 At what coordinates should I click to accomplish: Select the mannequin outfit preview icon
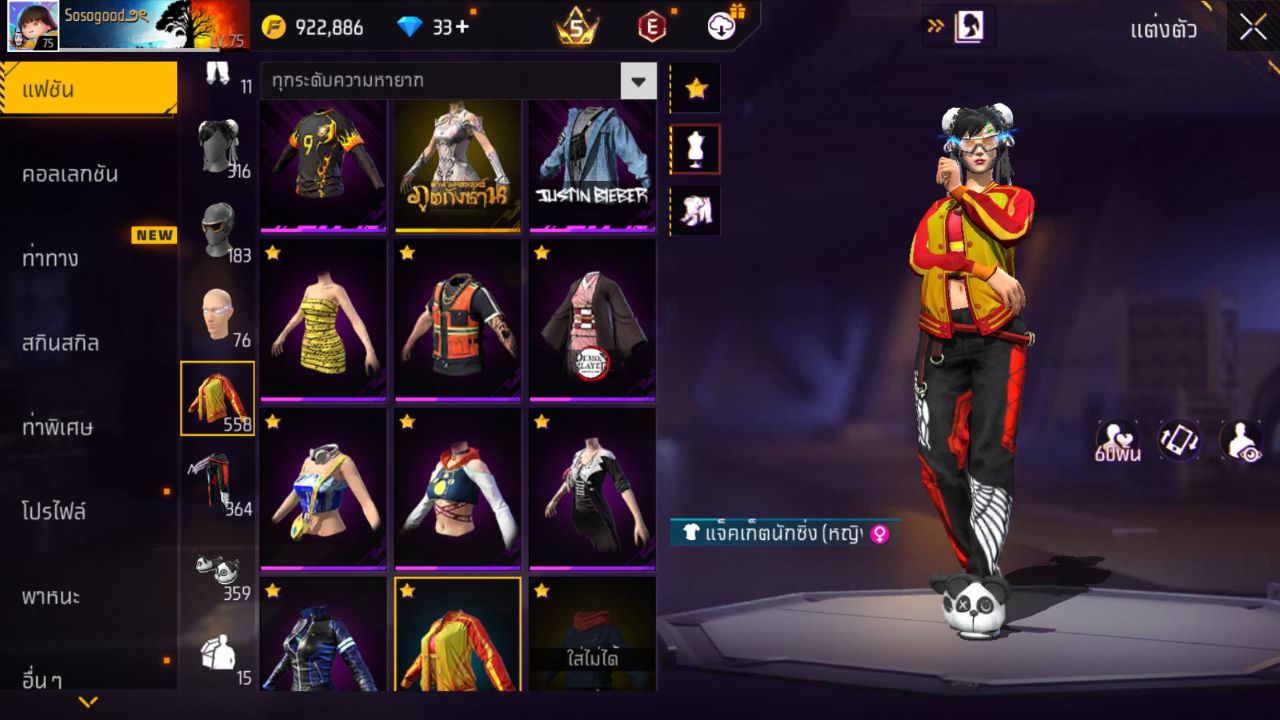695,148
